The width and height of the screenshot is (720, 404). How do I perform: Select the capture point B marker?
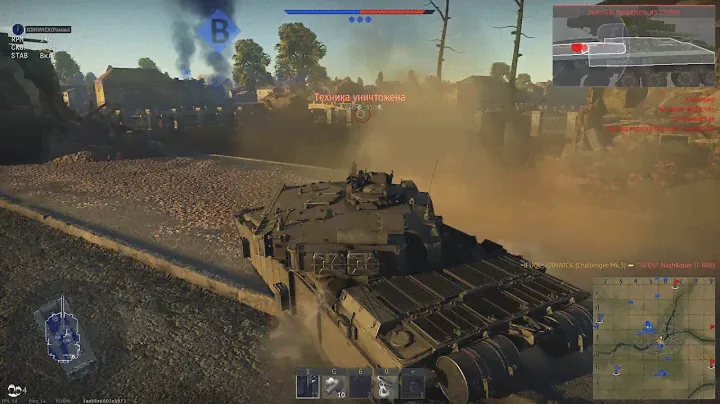pyautogui.click(x=217, y=30)
